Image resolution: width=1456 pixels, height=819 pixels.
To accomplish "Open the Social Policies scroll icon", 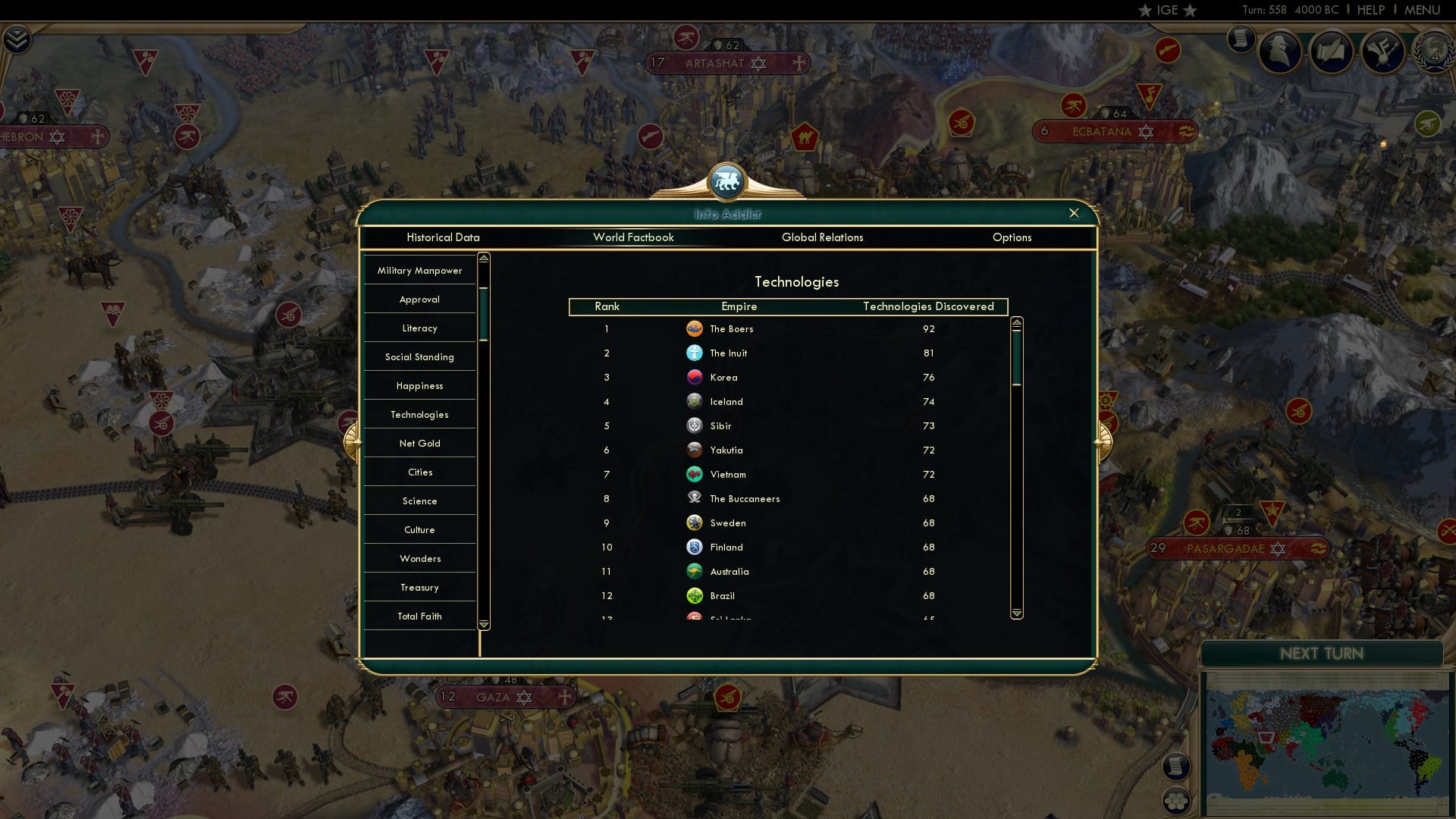I will (x=1332, y=52).
